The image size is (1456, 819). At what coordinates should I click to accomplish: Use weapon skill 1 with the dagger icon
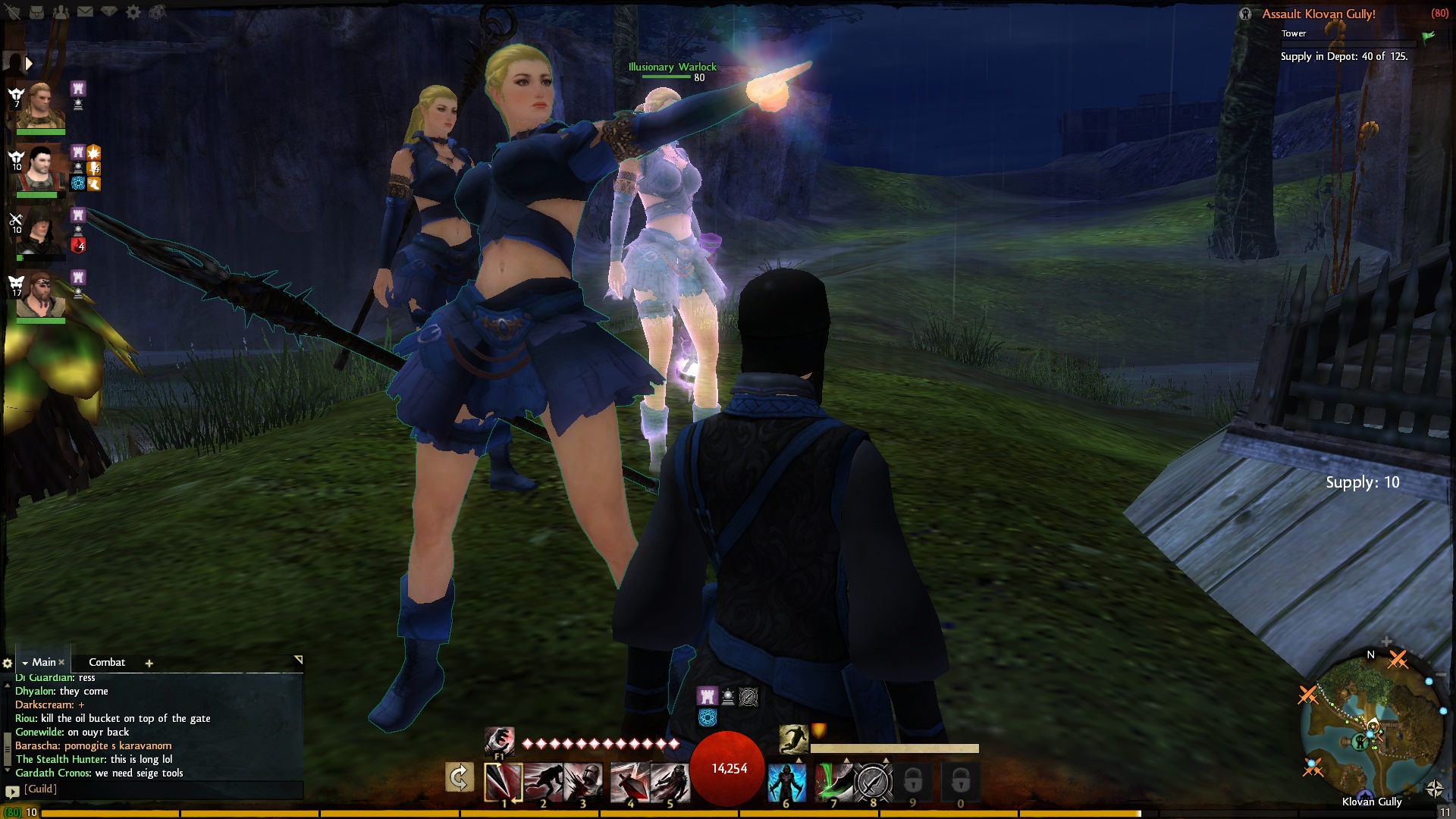tap(503, 781)
